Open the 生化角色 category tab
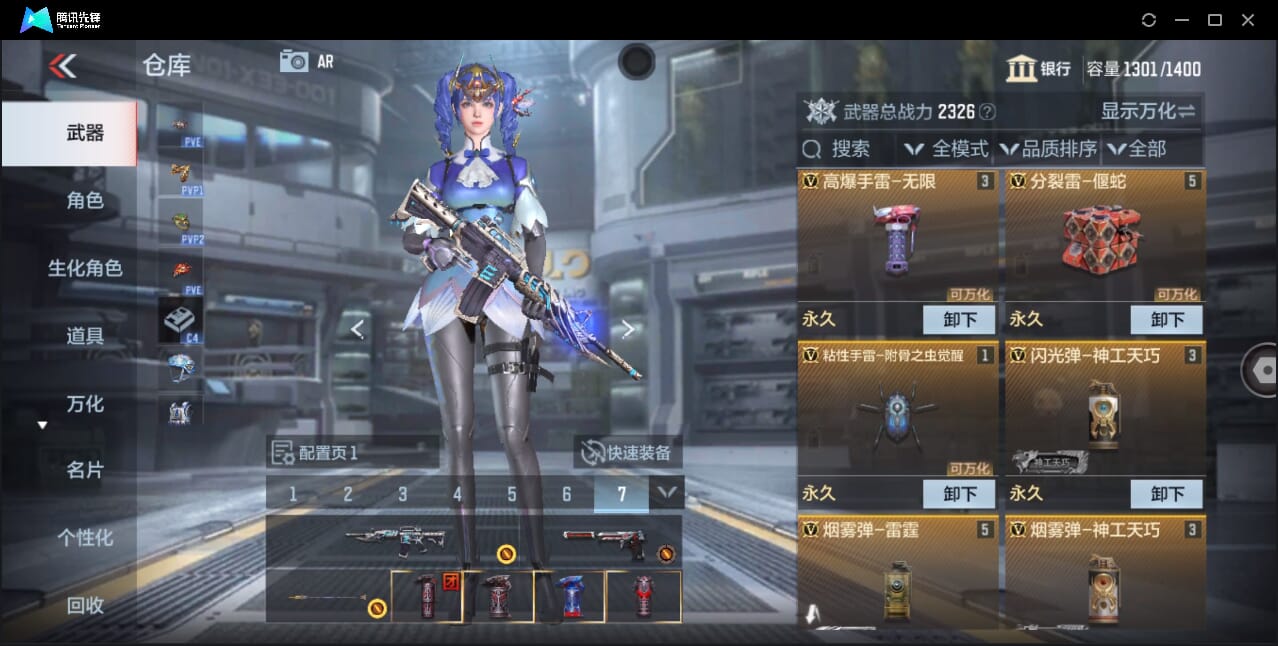Screen dimensions: 1278x646 pos(85,268)
